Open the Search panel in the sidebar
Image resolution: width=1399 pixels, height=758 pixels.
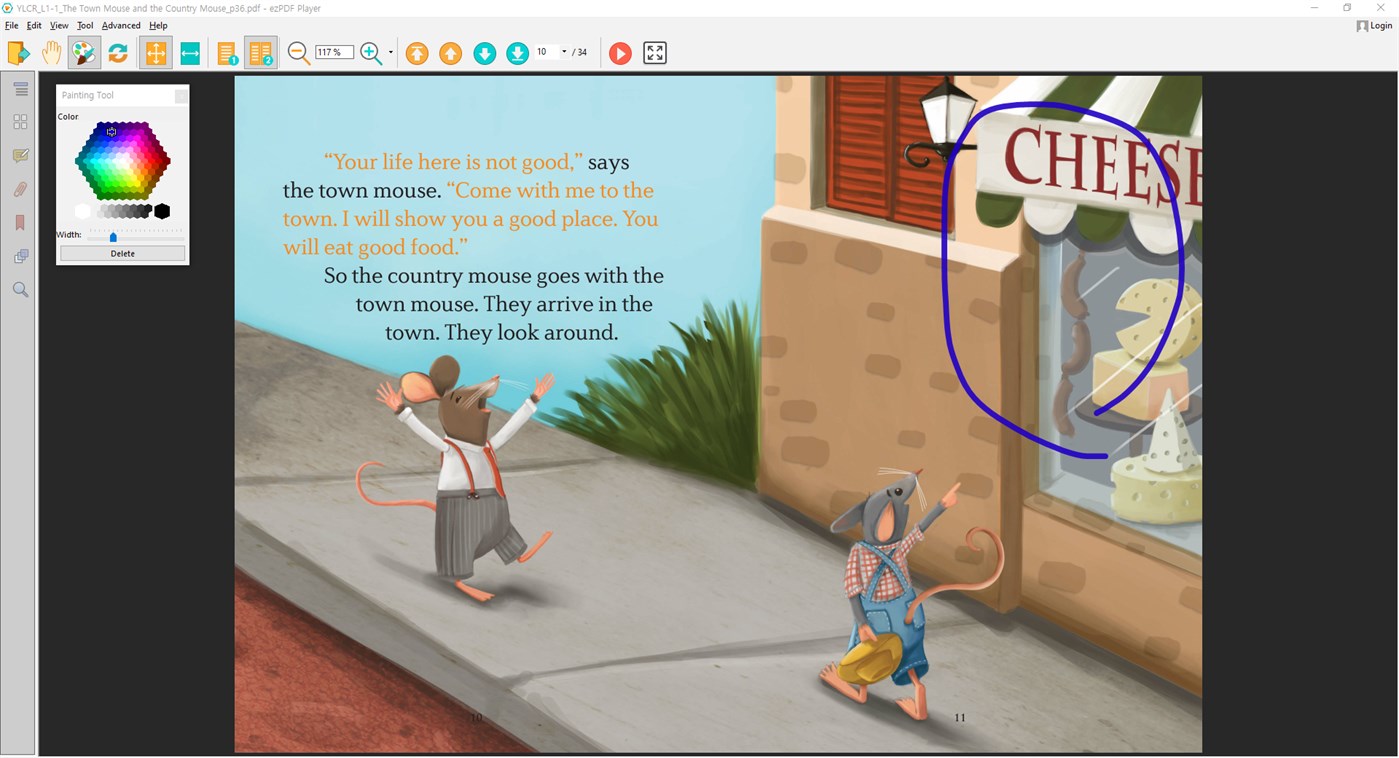pos(20,289)
